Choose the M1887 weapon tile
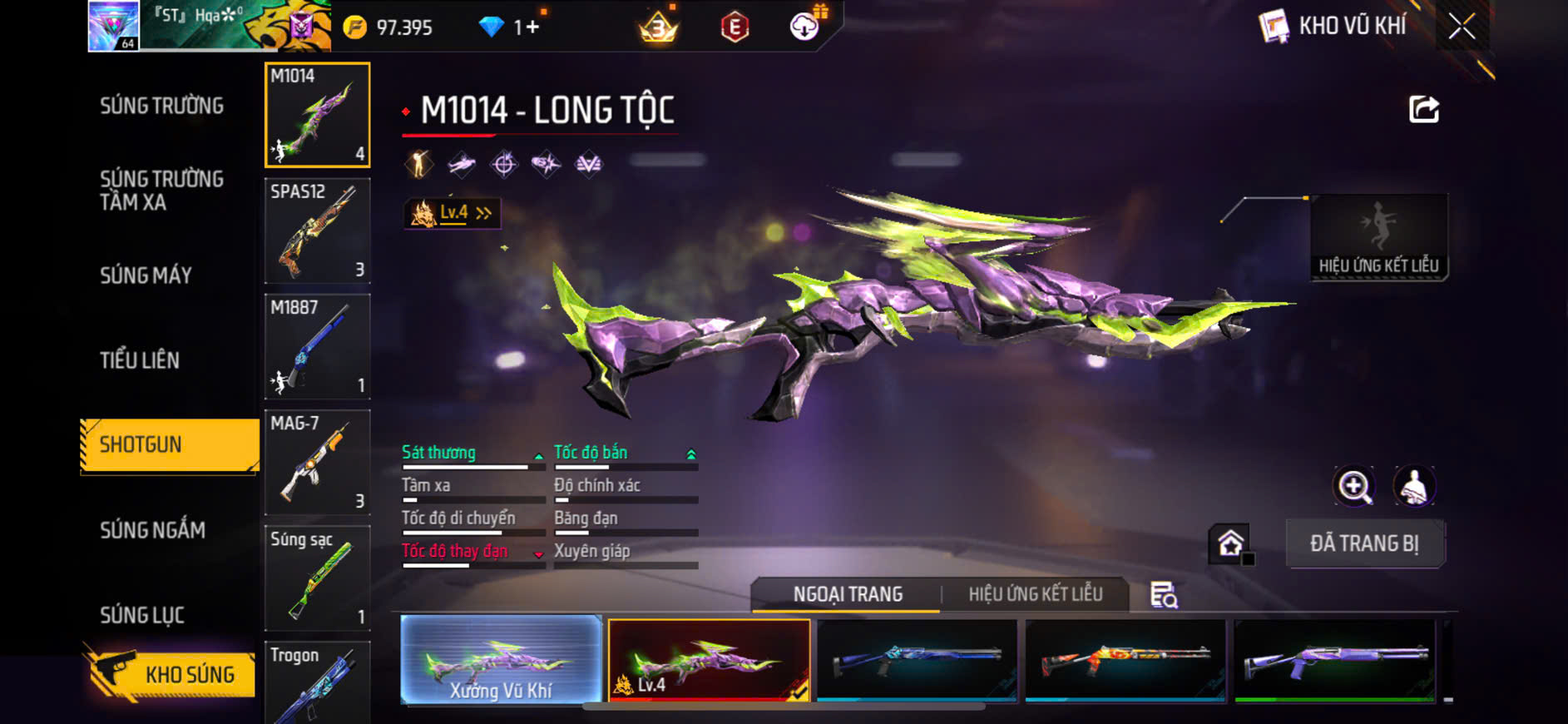The width and height of the screenshot is (1568, 724). (317, 346)
